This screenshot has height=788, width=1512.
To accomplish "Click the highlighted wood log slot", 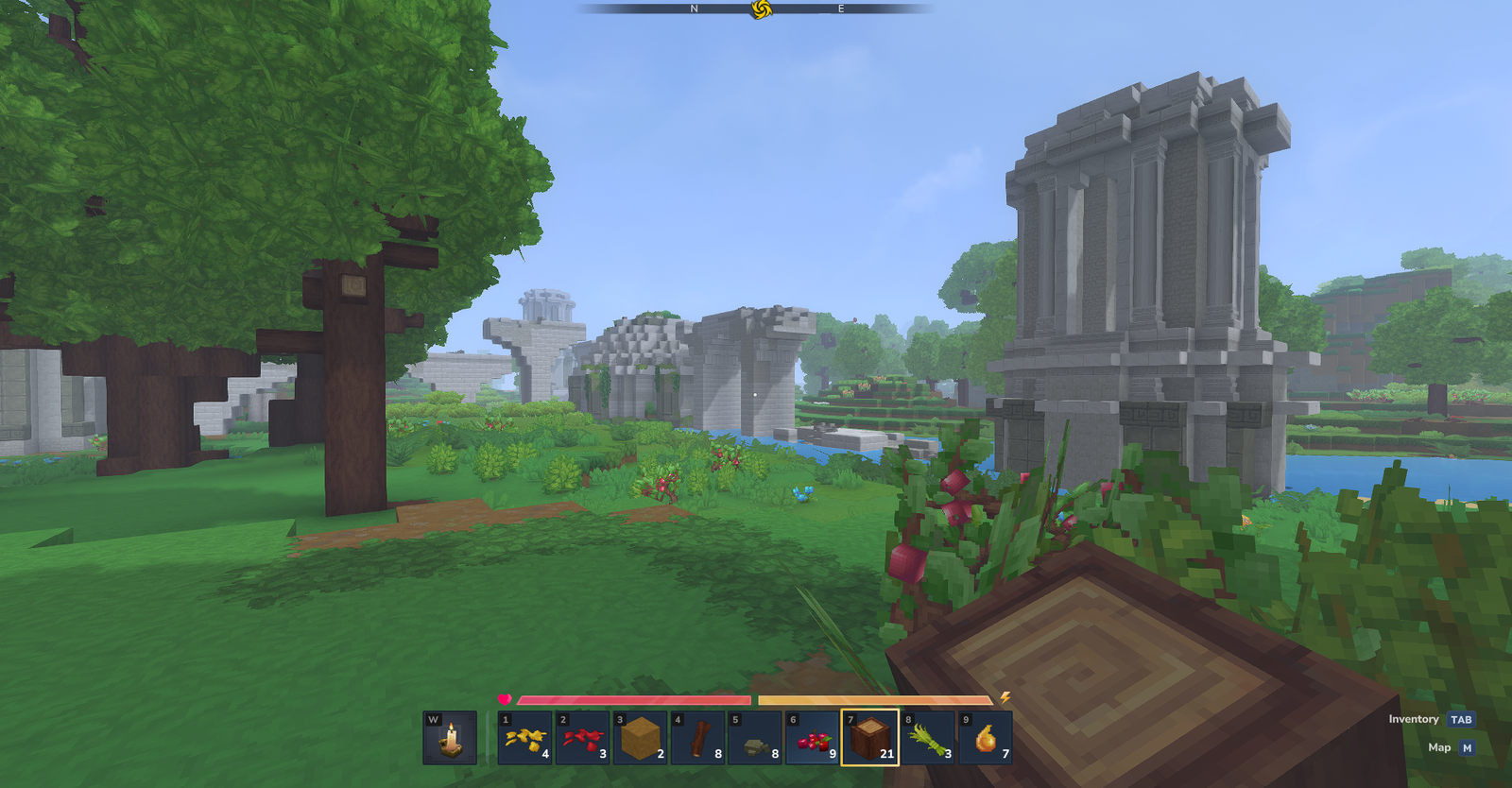I will (869, 738).
